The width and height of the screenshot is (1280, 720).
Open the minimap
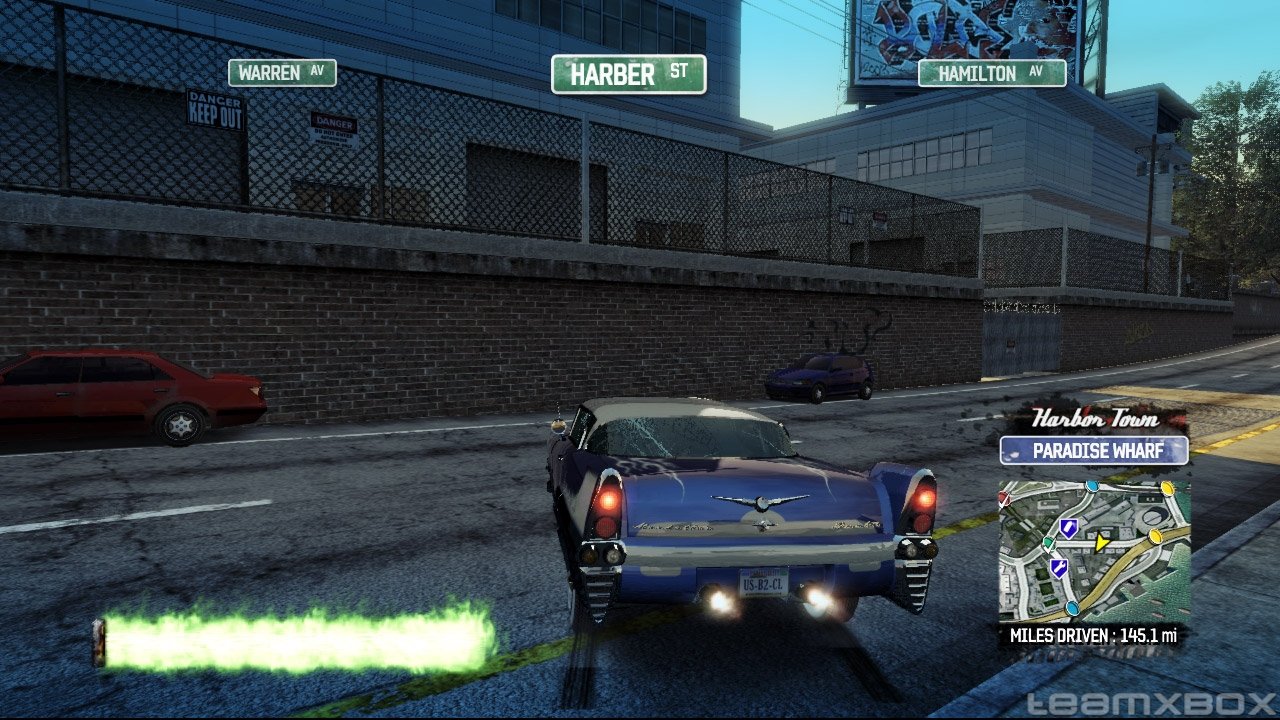coord(1094,552)
